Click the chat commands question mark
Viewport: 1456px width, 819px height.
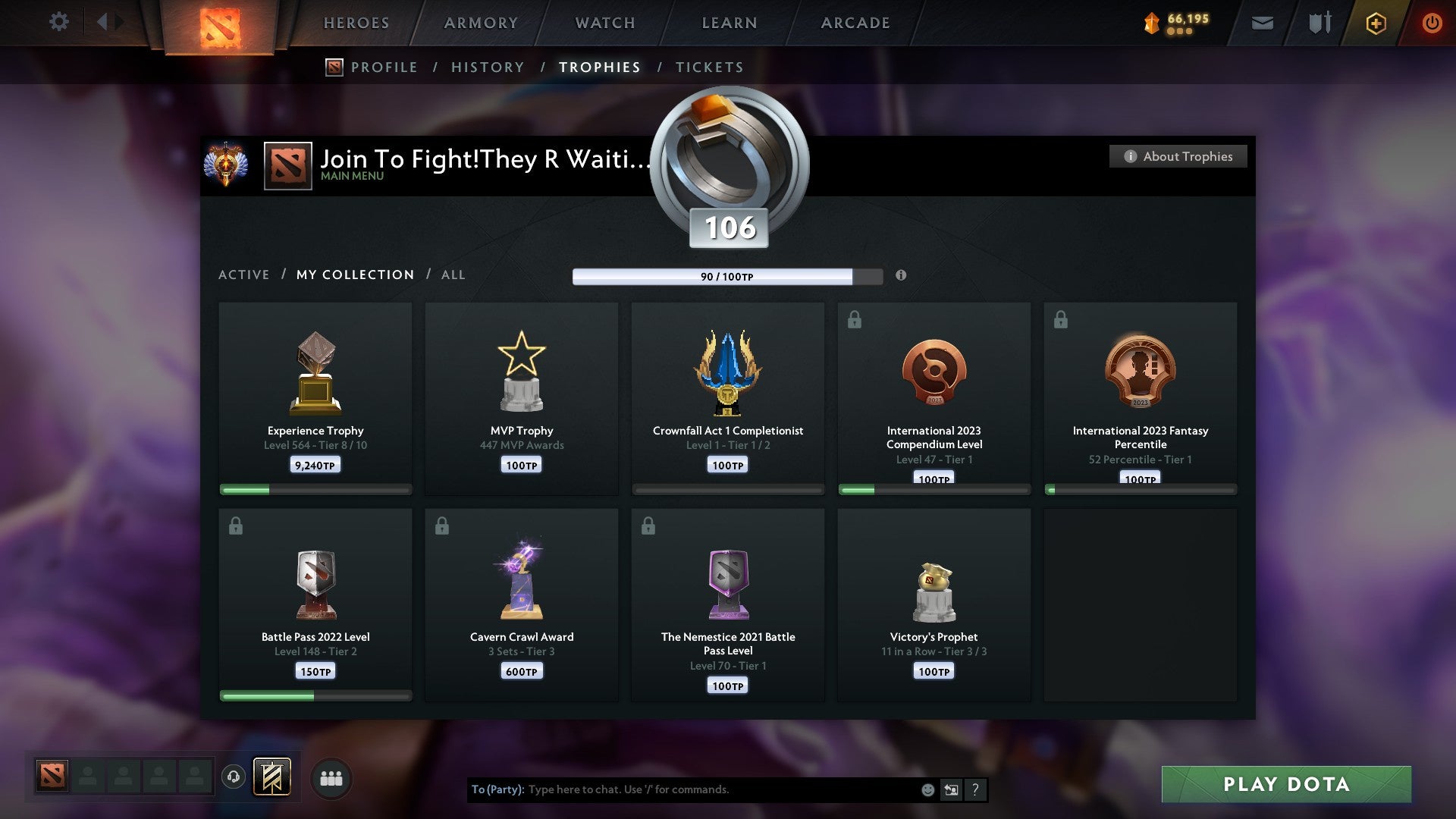(976, 789)
